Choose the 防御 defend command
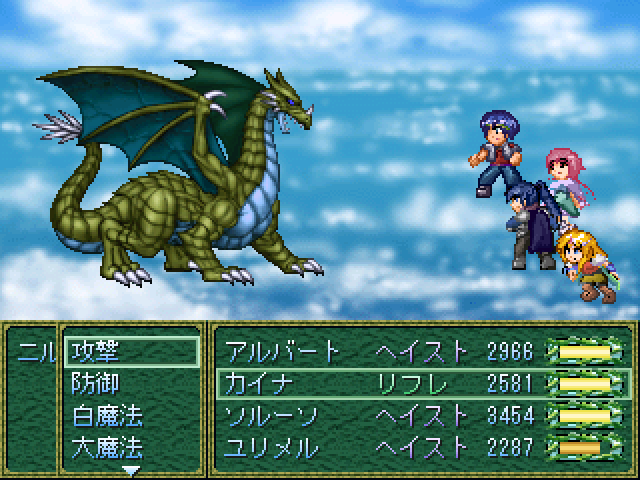Screen dimensions: 640x480 click(x=130, y=383)
